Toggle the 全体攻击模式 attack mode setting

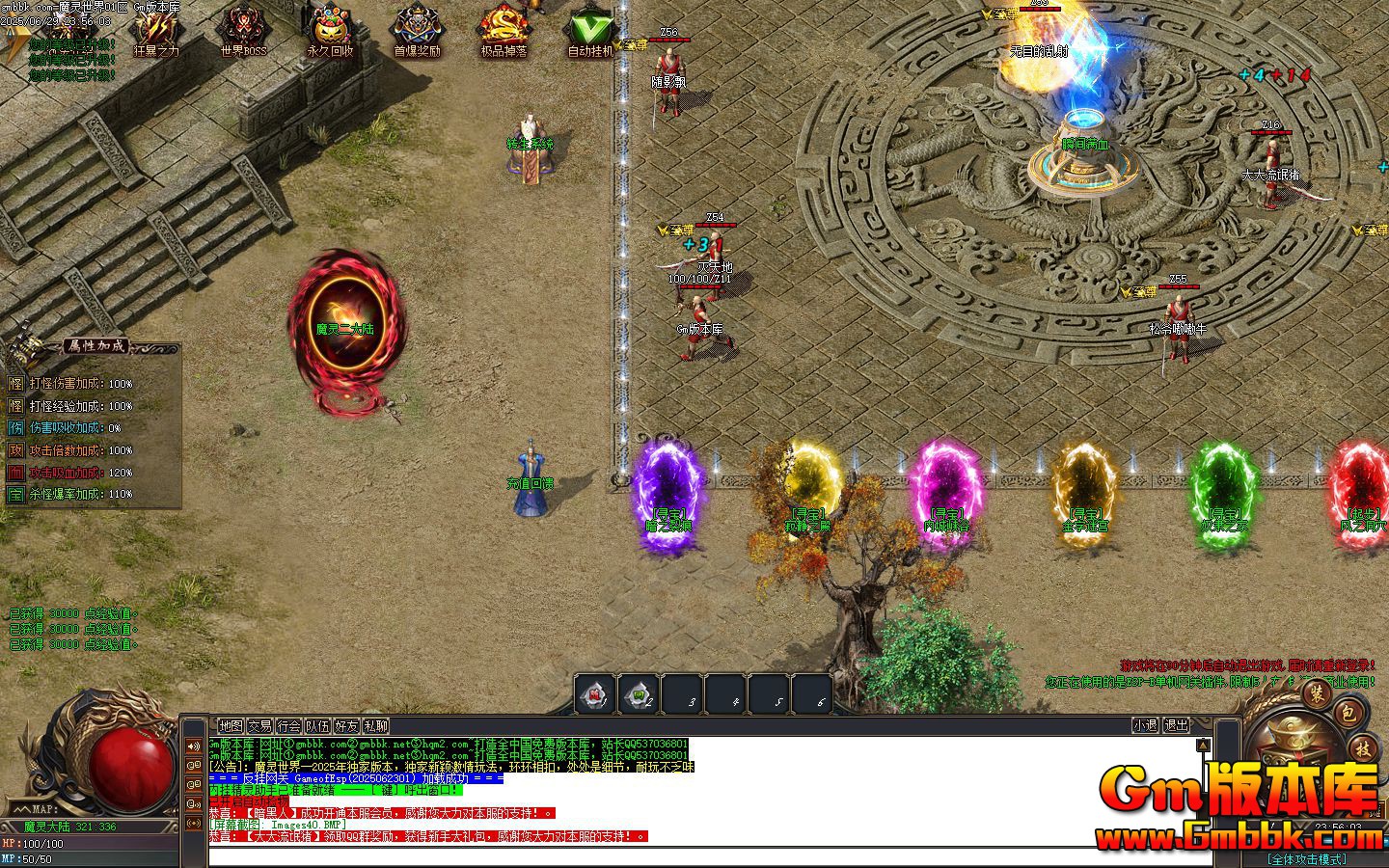1308,858
